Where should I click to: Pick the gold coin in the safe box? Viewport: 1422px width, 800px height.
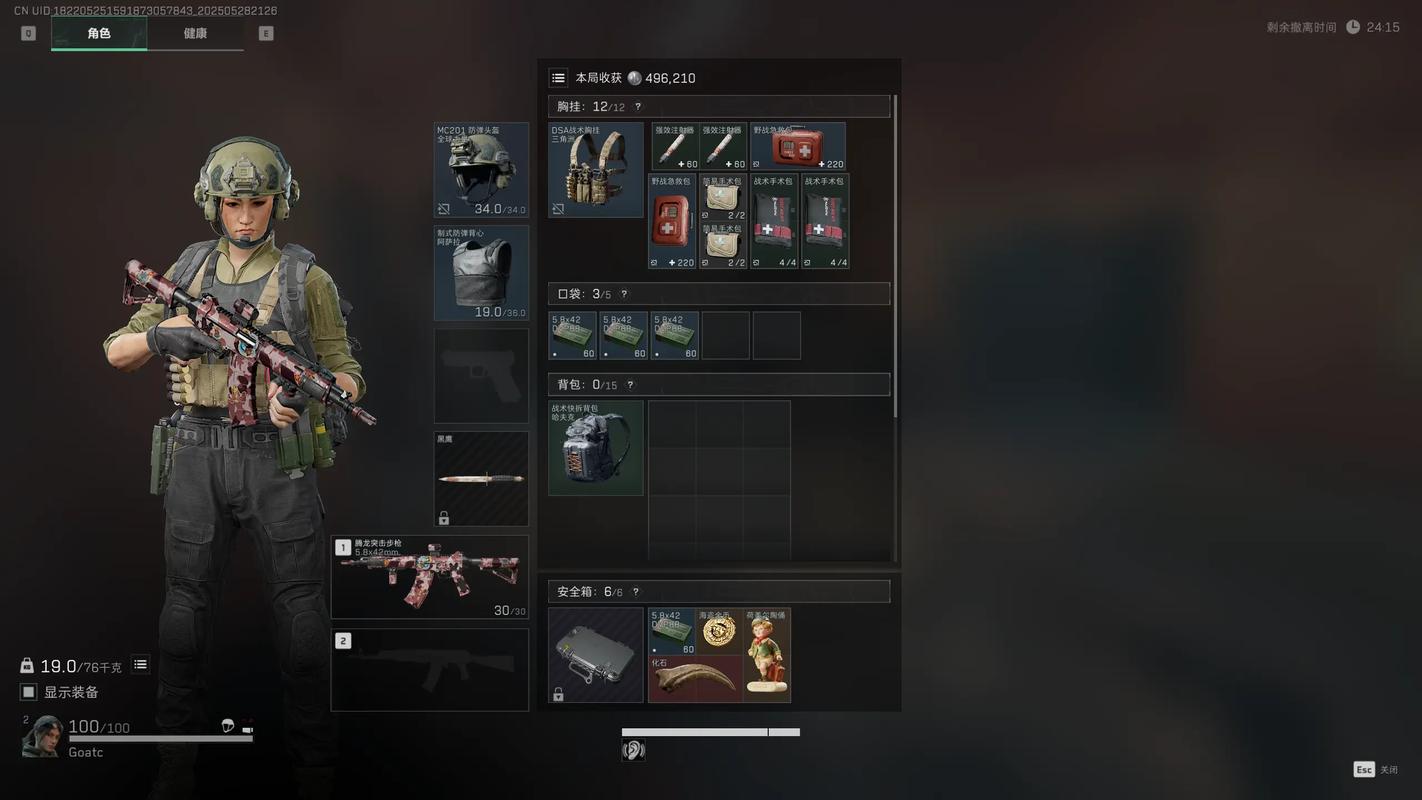point(720,631)
